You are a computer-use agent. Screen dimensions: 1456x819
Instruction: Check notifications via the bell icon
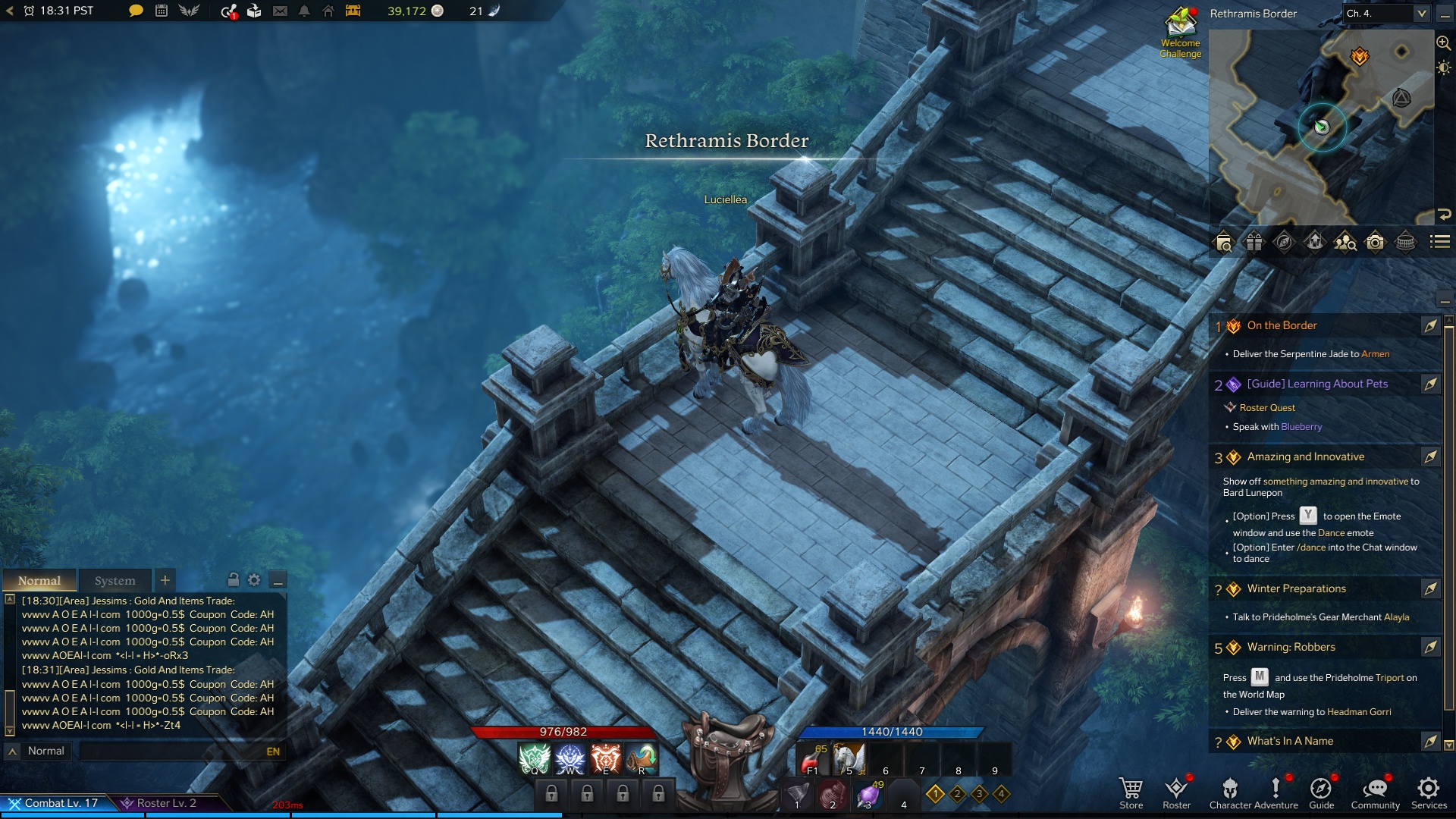304,12
